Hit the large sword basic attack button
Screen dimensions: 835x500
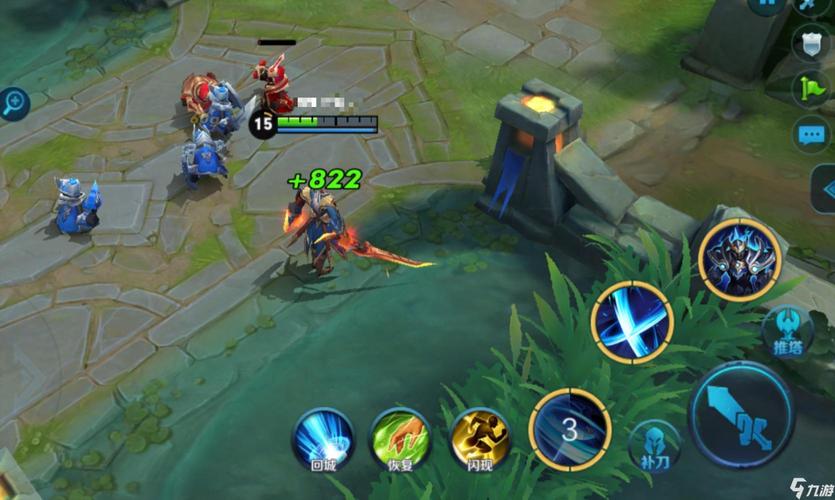pos(744,413)
